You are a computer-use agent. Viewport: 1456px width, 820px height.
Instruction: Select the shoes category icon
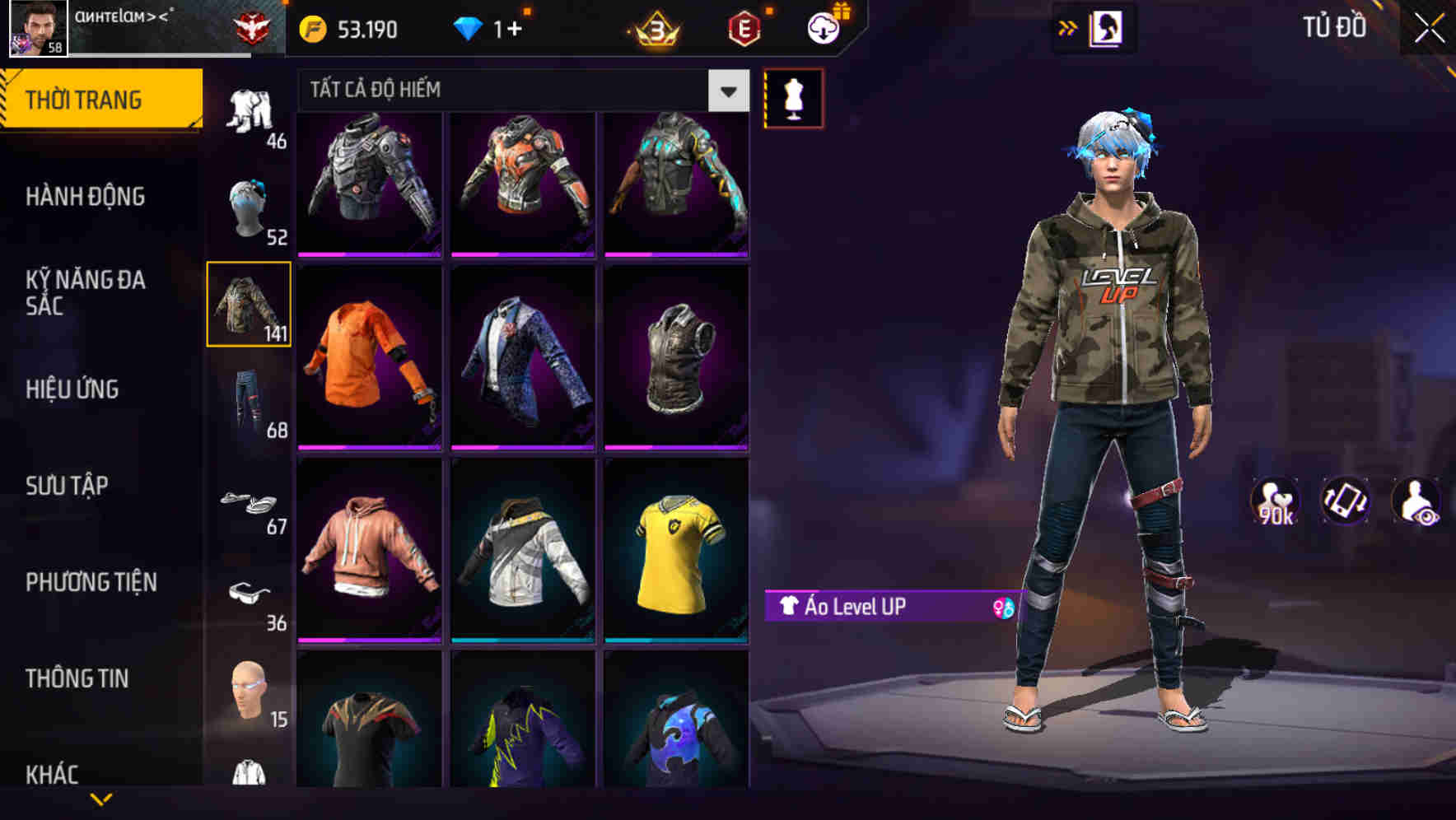(x=250, y=502)
